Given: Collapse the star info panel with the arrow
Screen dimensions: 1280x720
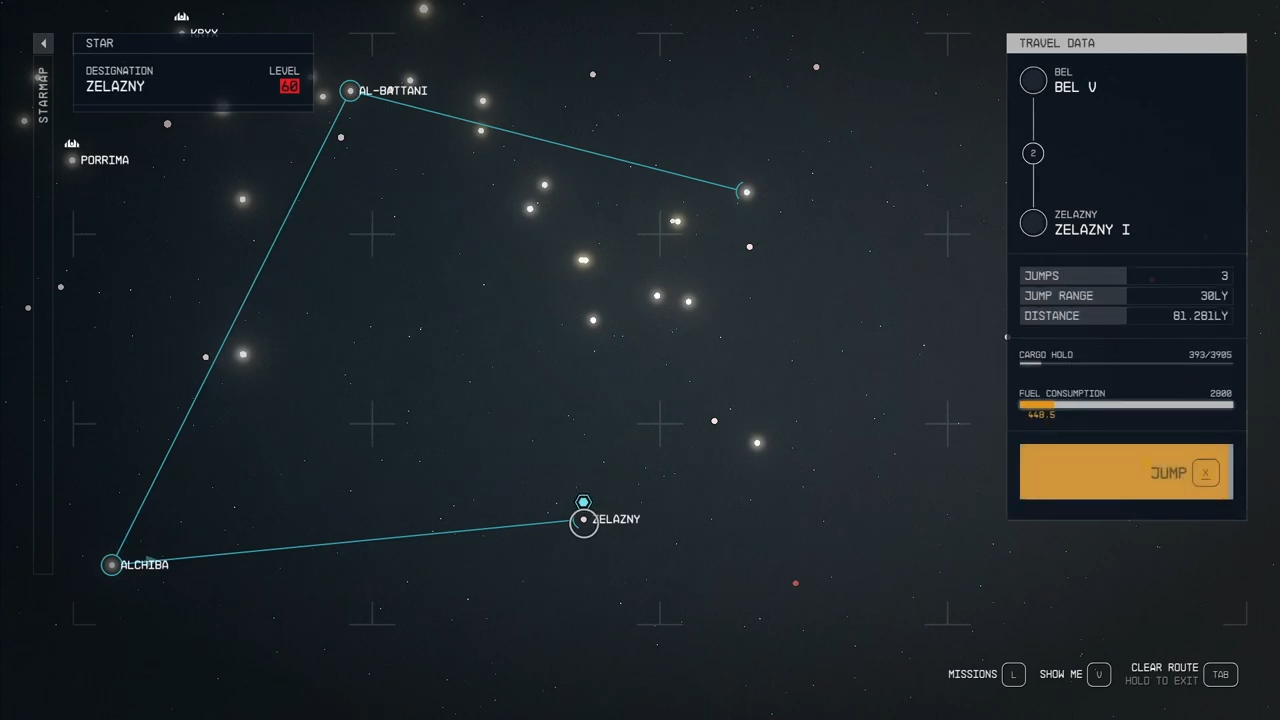Looking at the screenshot, I should click(x=43, y=43).
